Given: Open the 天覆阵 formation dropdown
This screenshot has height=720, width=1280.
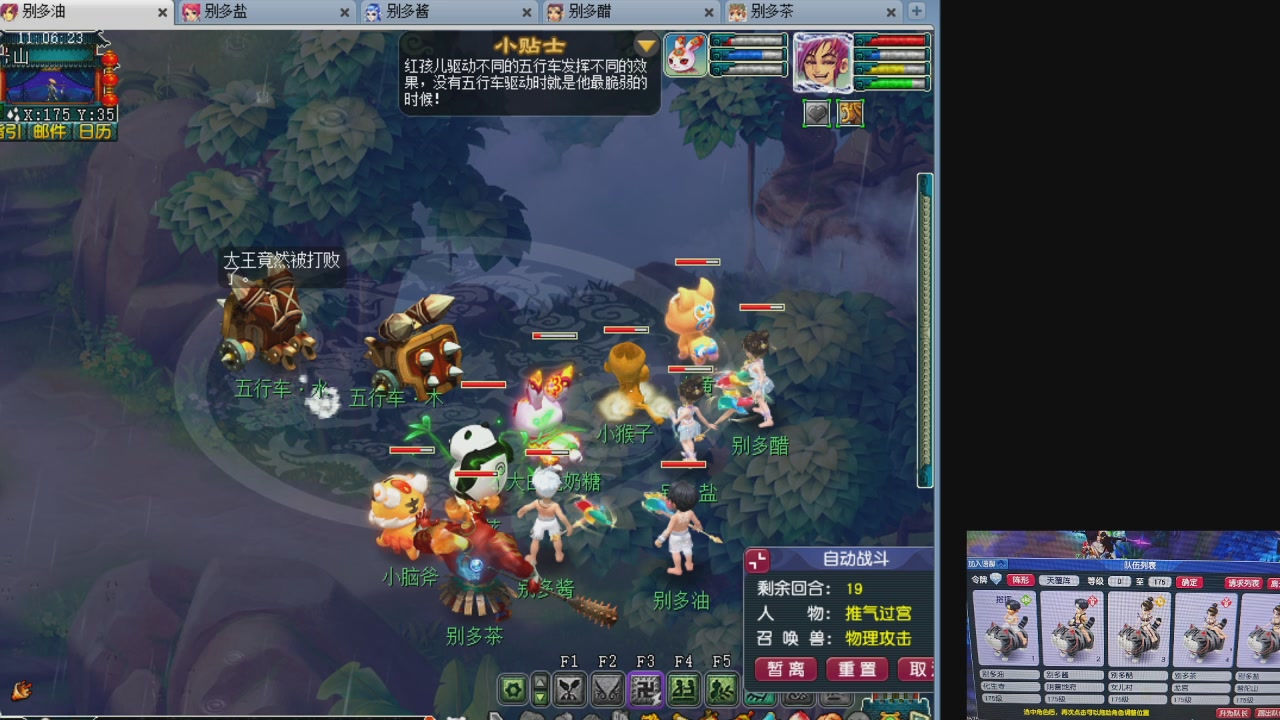Looking at the screenshot, I should click(x=1059, y=581).
